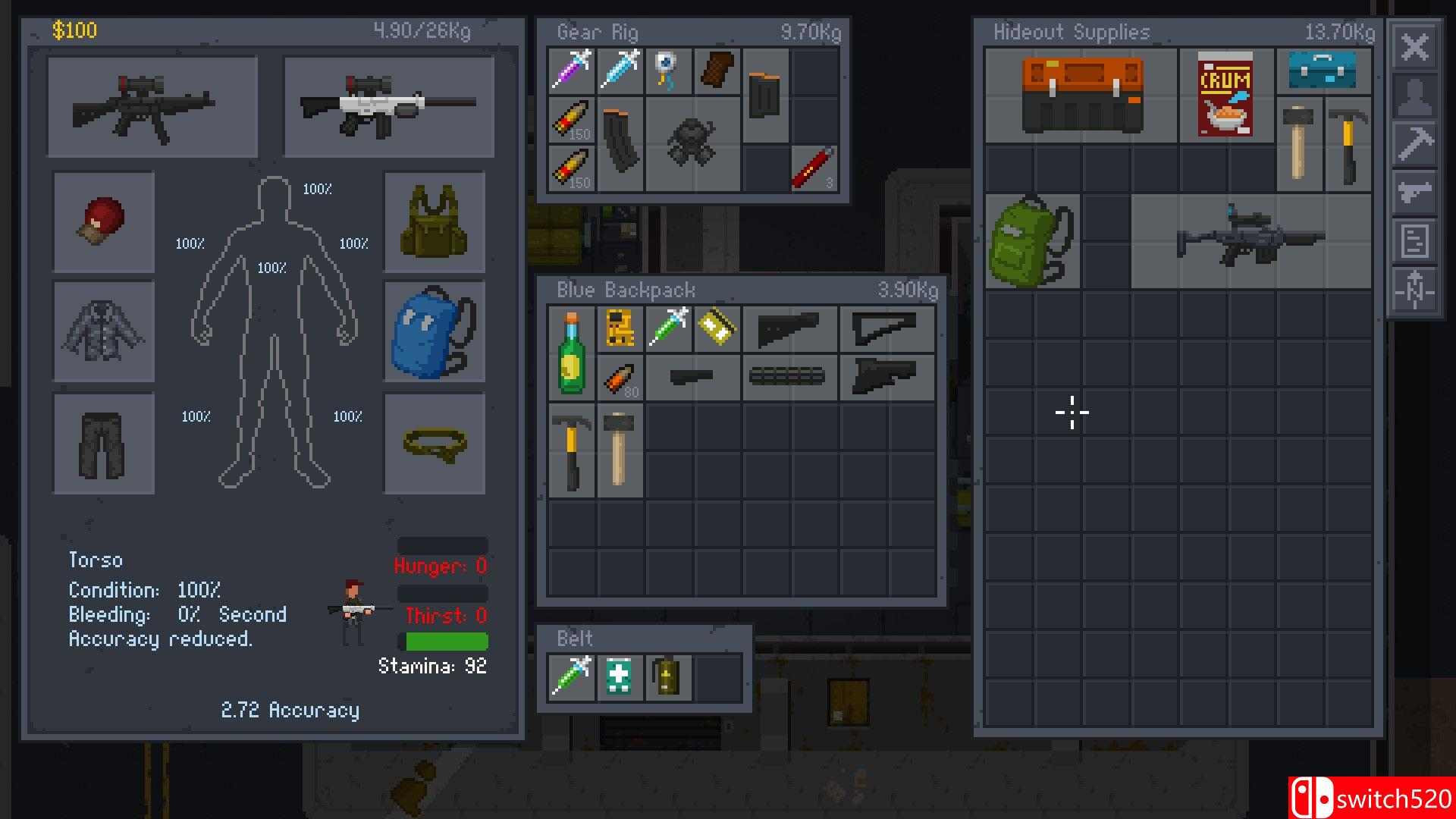The image size is (1456, 819).
Task: Click the green backpack in Hideout Supplies
Action: (1030, 241)
